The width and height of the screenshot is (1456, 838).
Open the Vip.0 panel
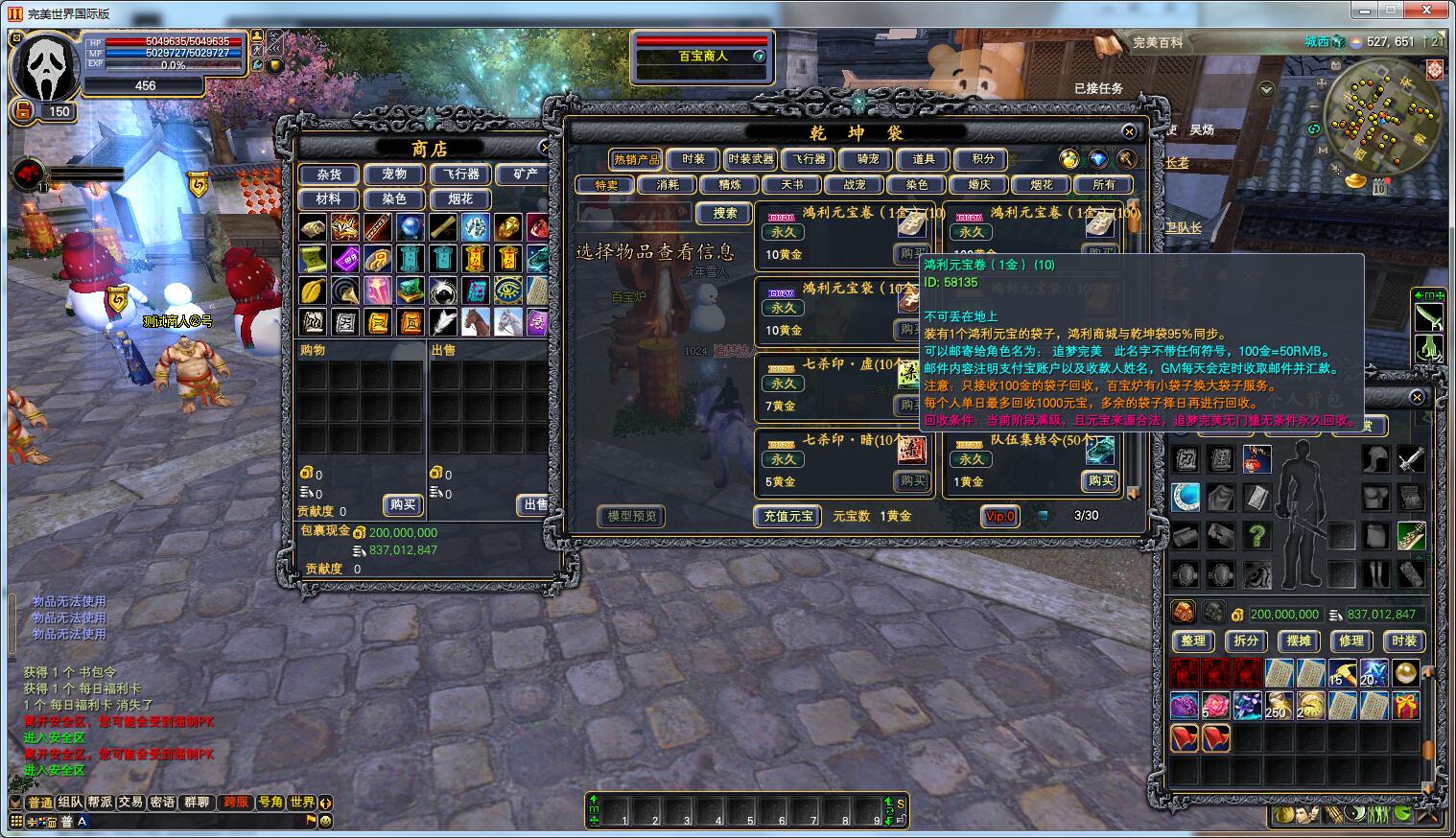(x=999, y=516)
